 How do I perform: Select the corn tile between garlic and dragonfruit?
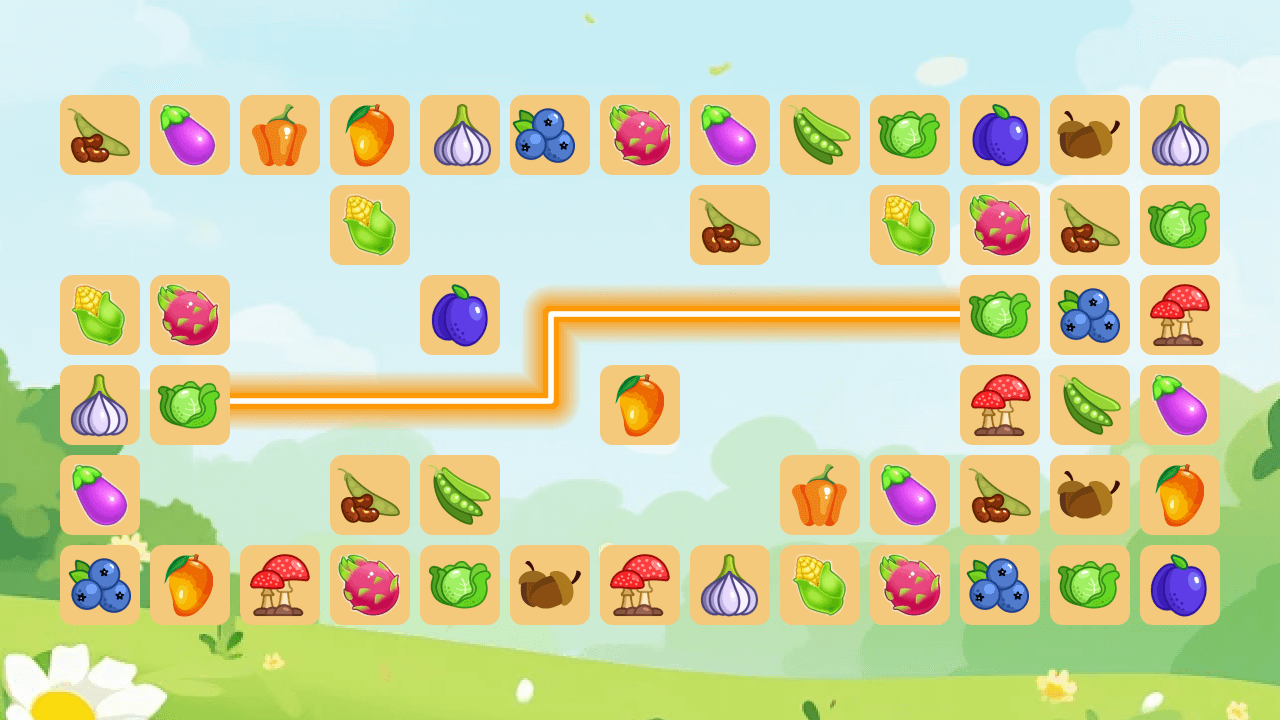(820, 585)
